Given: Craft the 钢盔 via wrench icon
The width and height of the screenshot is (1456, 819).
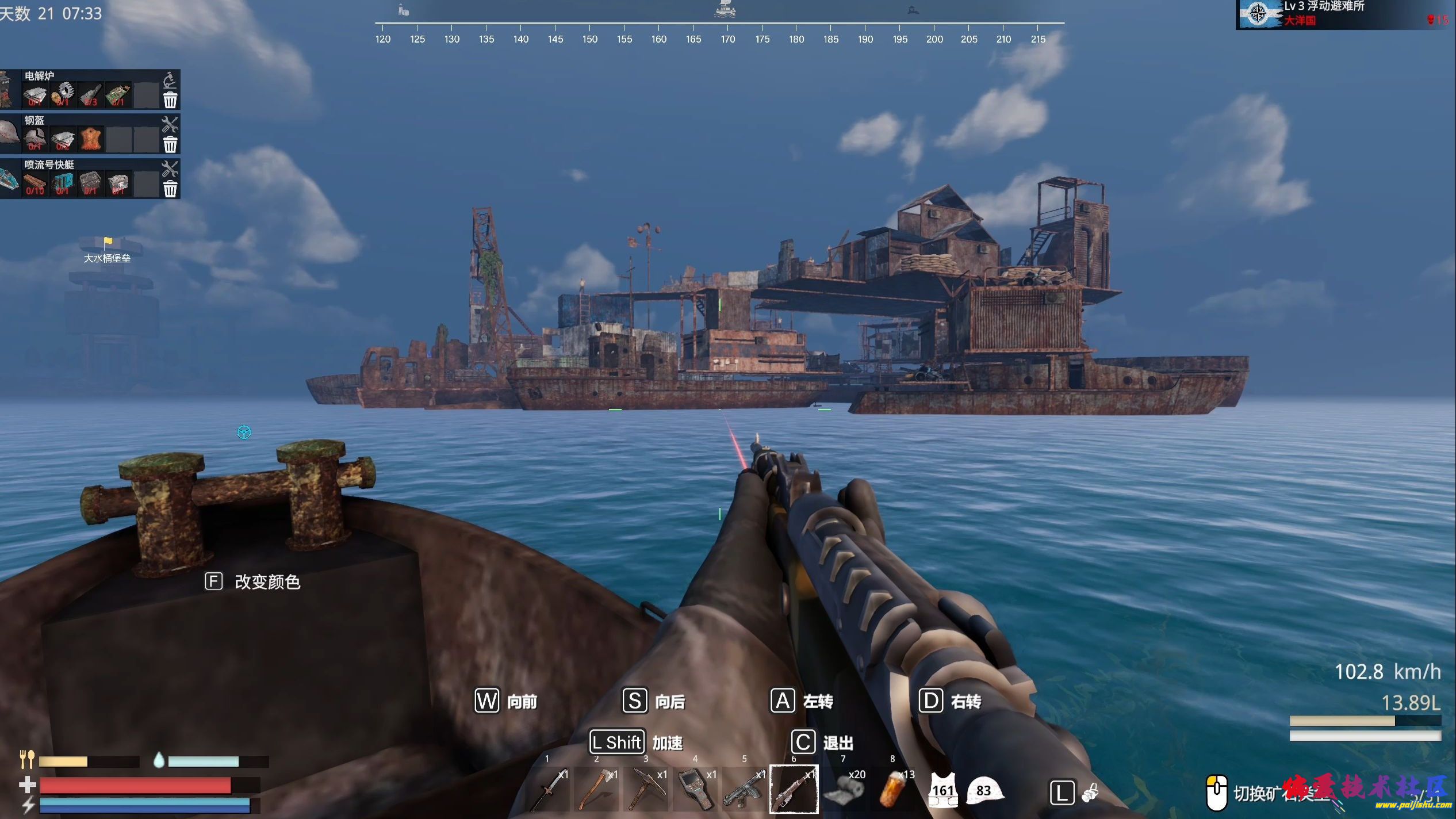Looking at the screenshot, I should tap(170, 124).
